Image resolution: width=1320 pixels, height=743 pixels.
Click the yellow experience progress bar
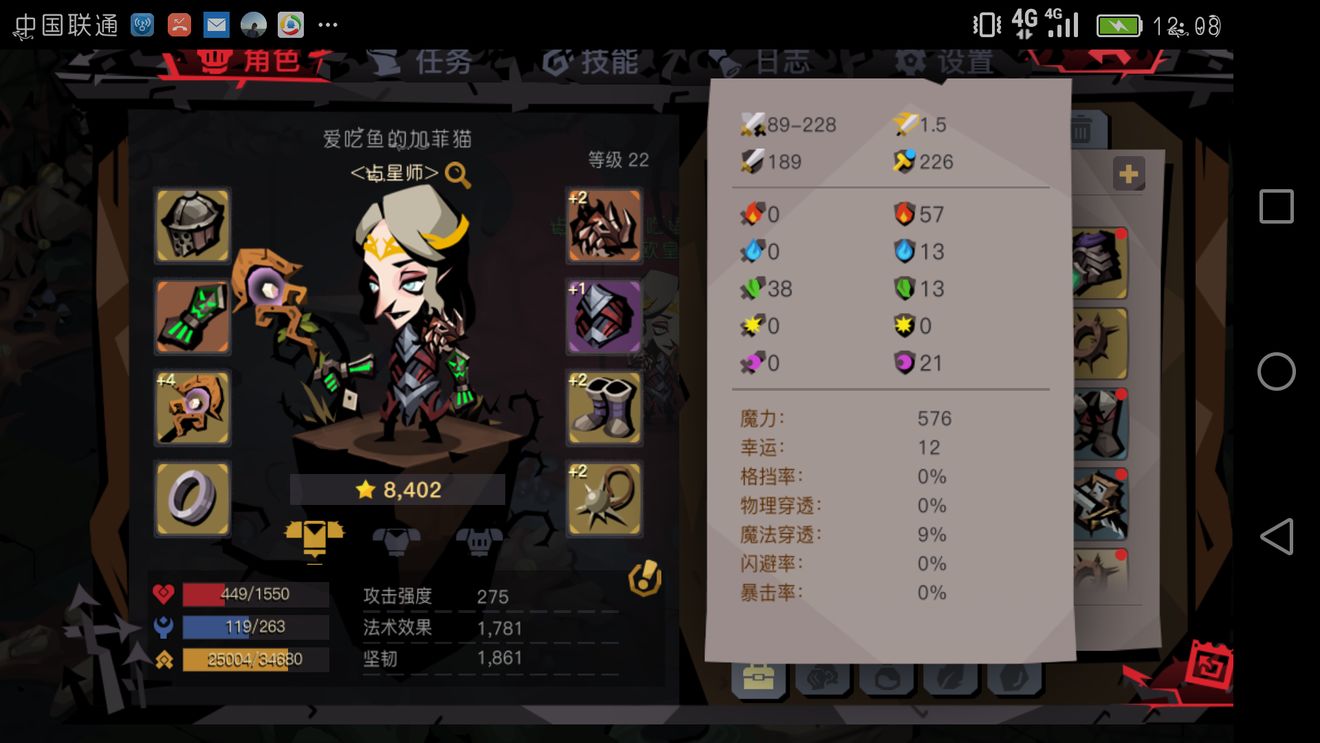click(x=253, y=659)
